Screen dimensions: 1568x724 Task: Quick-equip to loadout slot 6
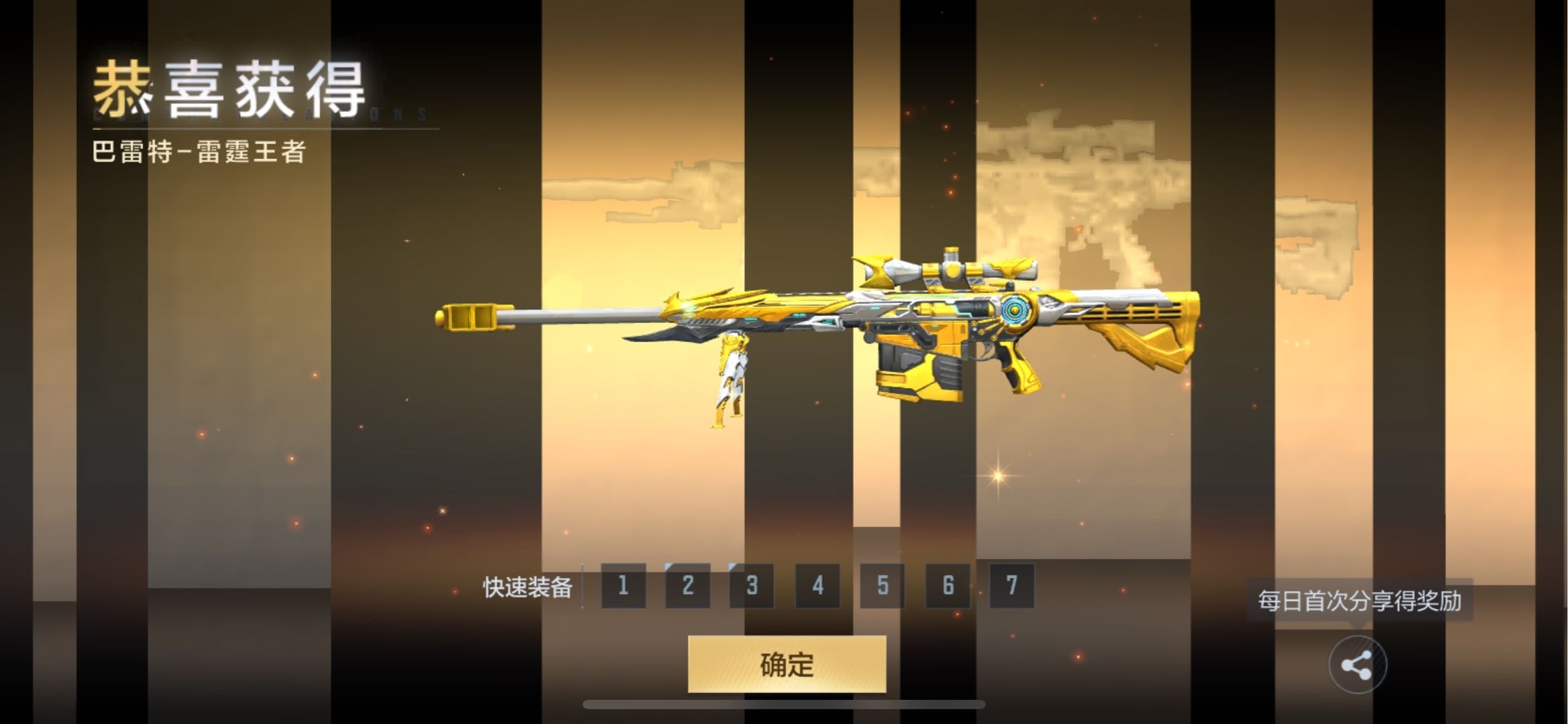click(x=947, y=586)
